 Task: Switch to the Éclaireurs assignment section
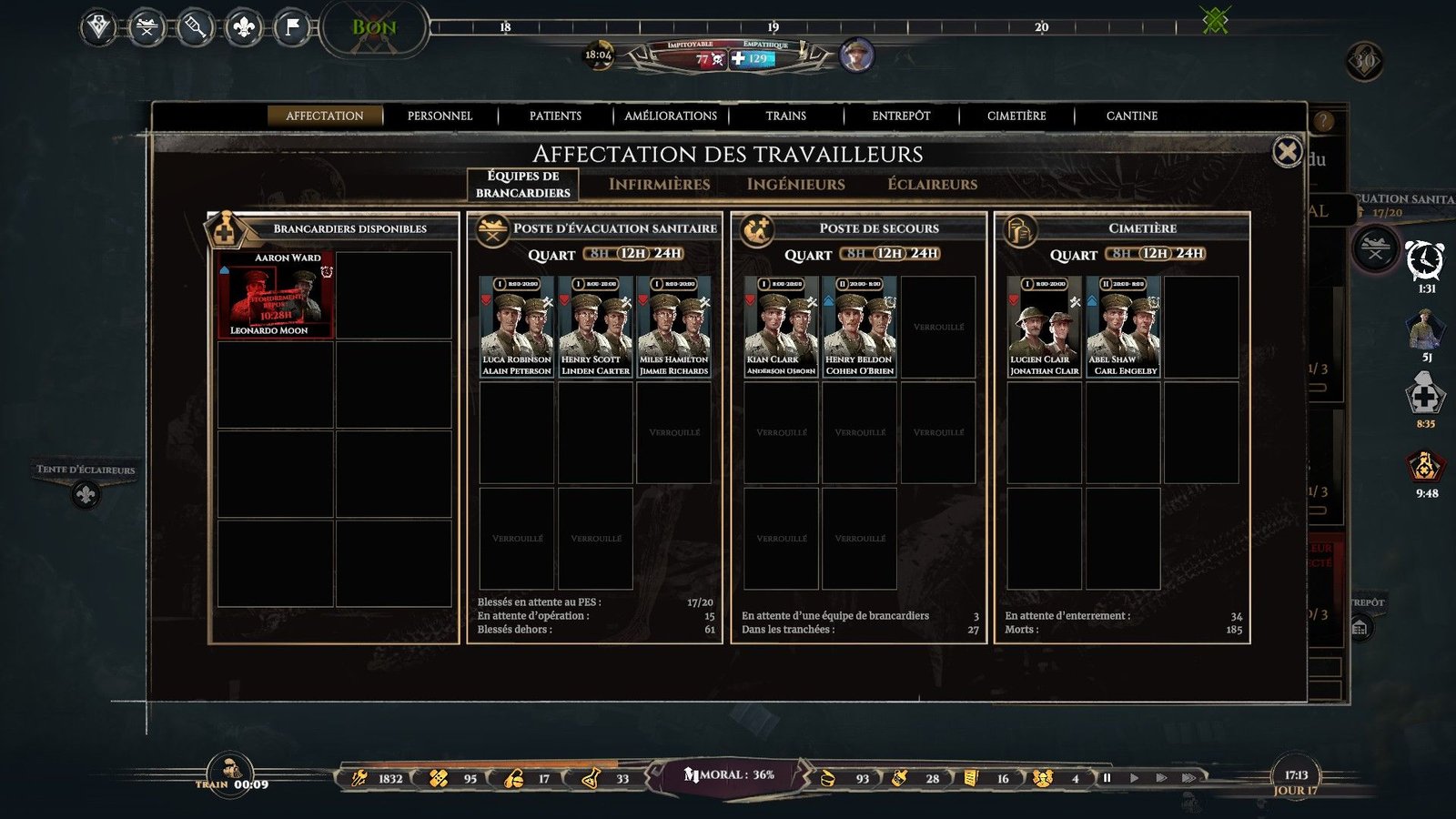coord(932,184)
